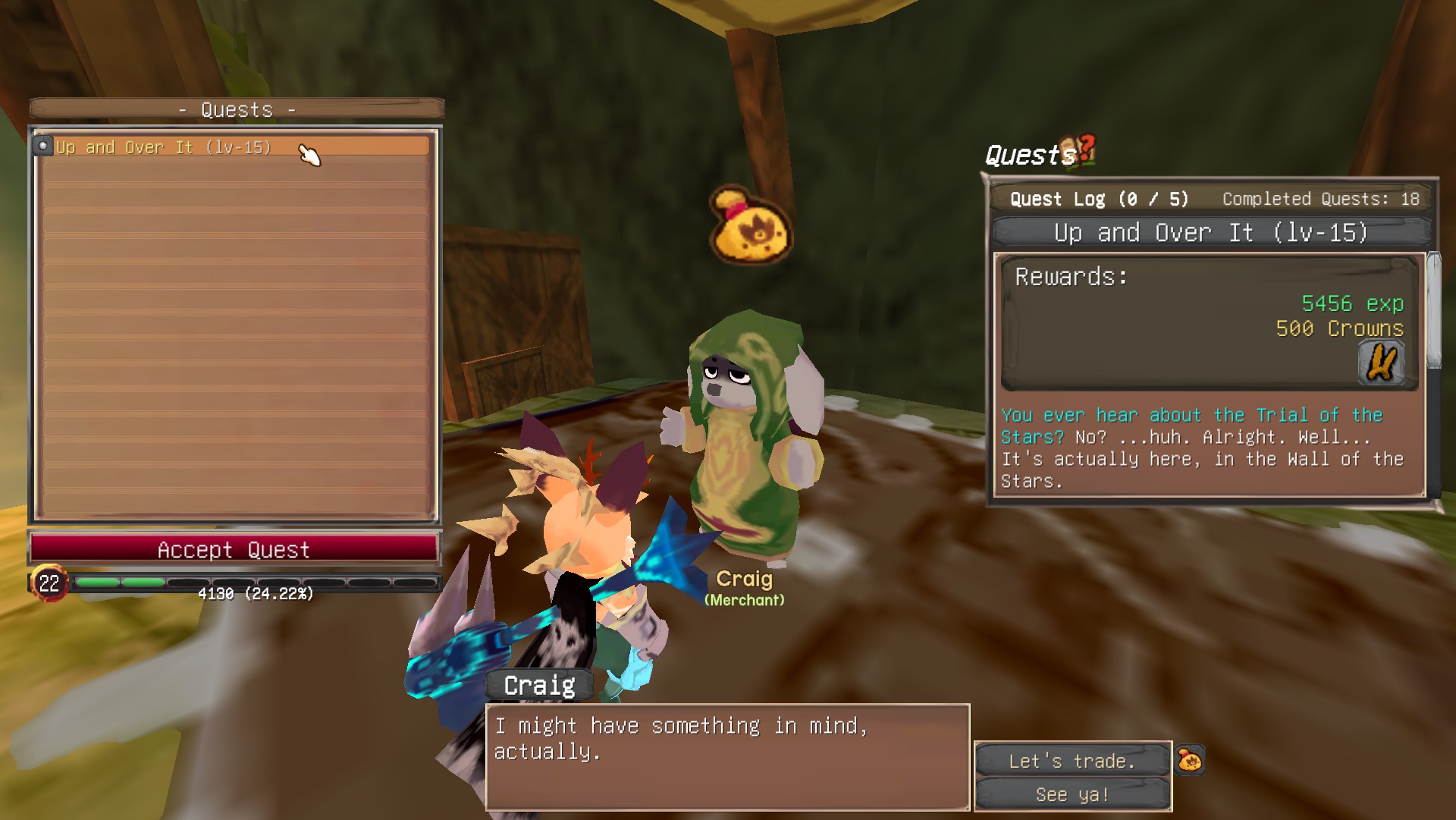Click the reward item icon in Rewards

[x=1380, y=363]
